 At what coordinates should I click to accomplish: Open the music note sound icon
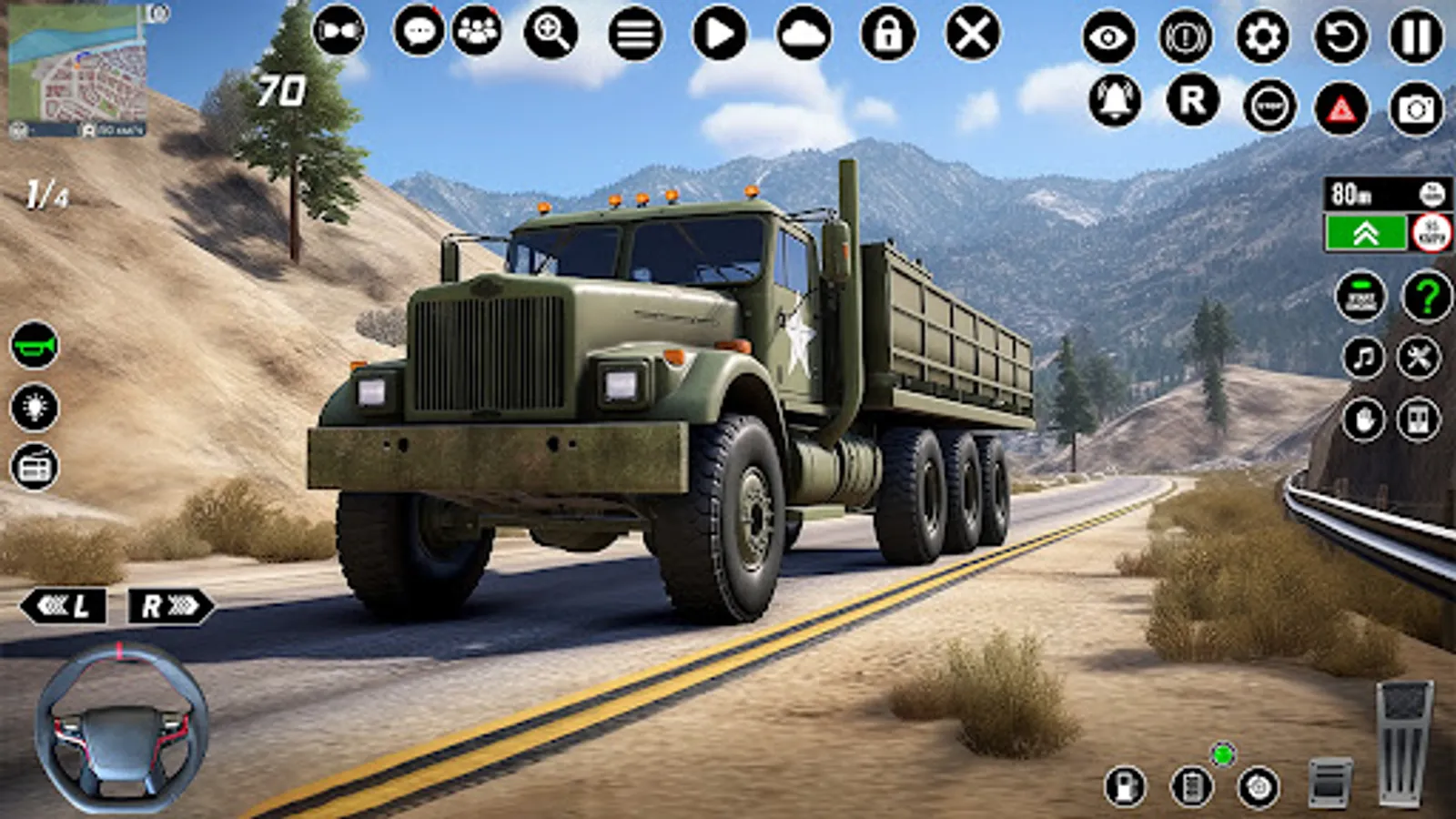click(1366, 355)
